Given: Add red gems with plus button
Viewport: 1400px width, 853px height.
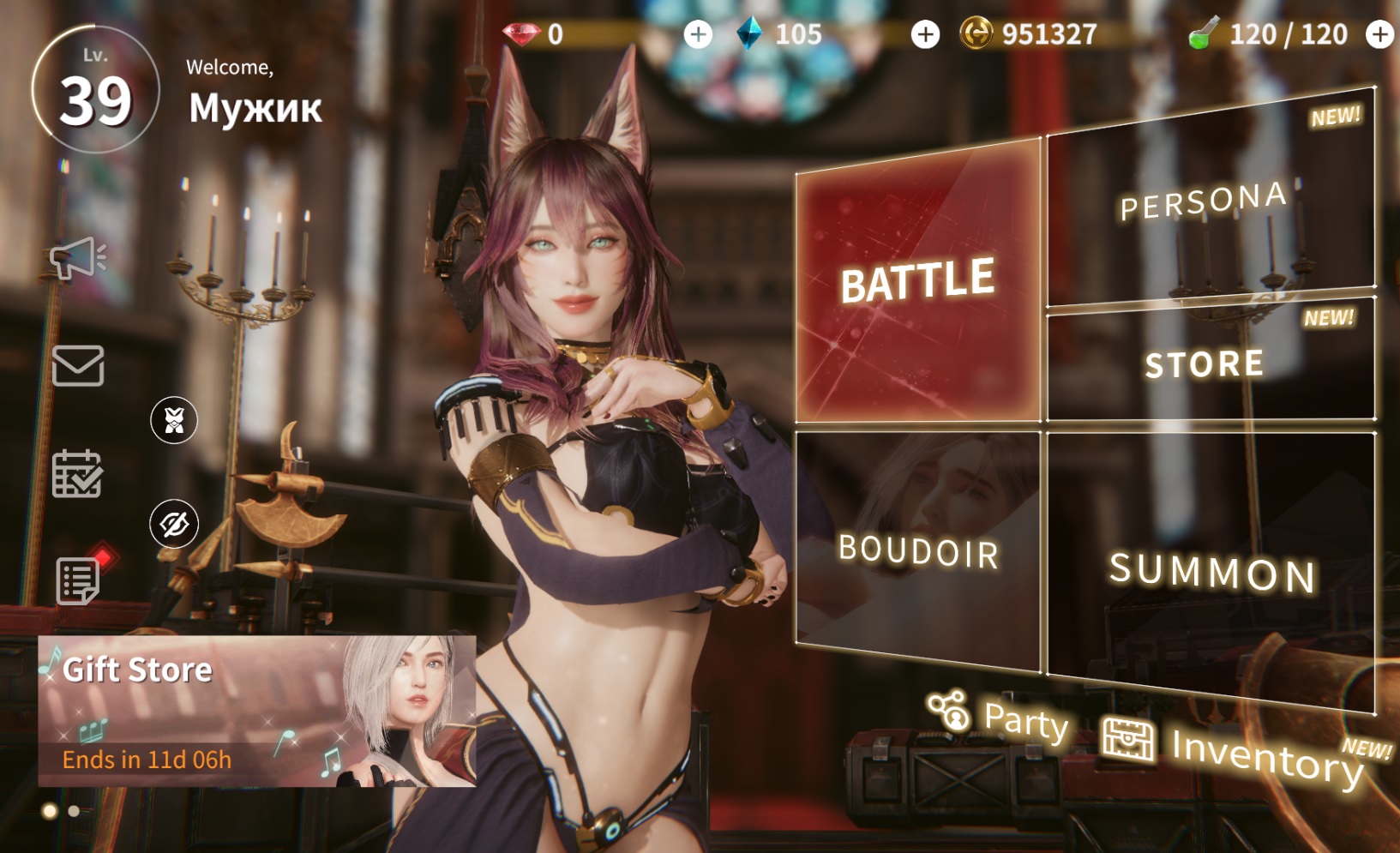Looking at the screenshot, I should tap(698, 34).
